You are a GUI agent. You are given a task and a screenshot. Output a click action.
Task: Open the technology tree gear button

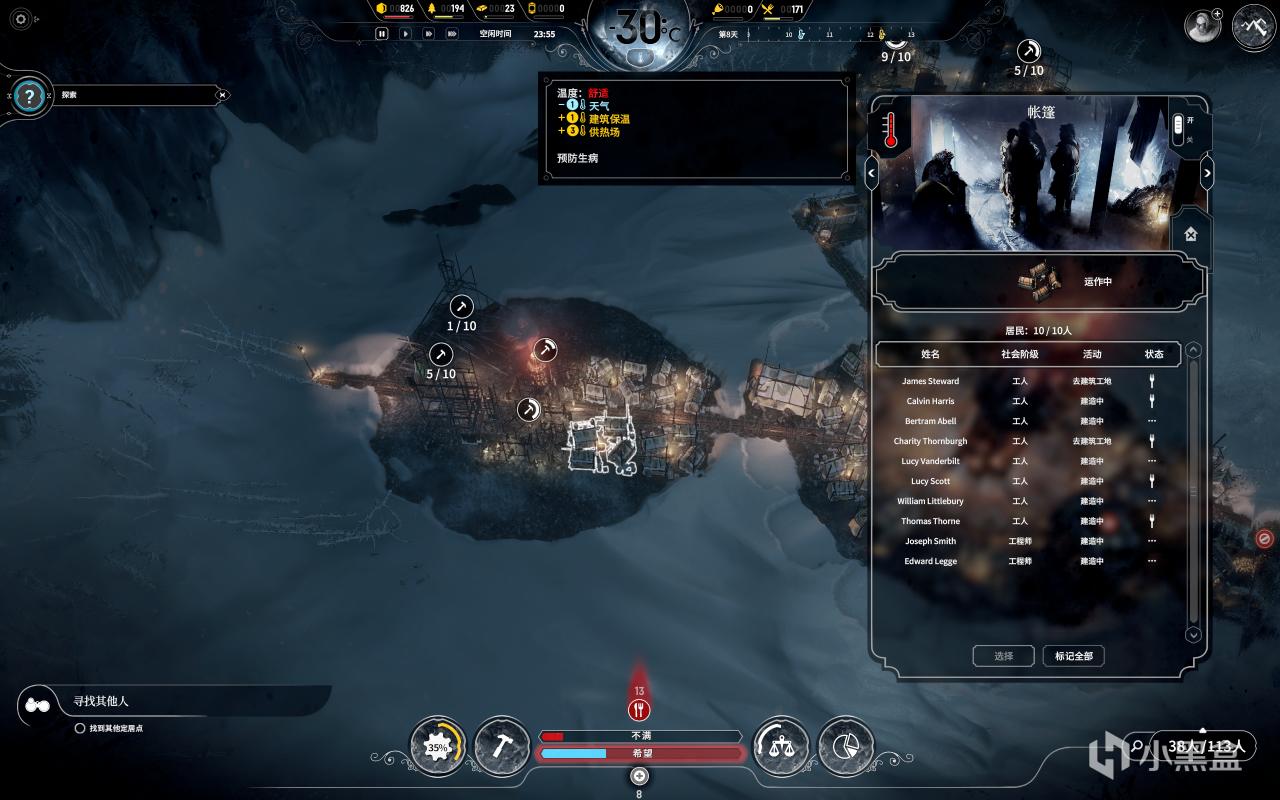tap(438, 746)
